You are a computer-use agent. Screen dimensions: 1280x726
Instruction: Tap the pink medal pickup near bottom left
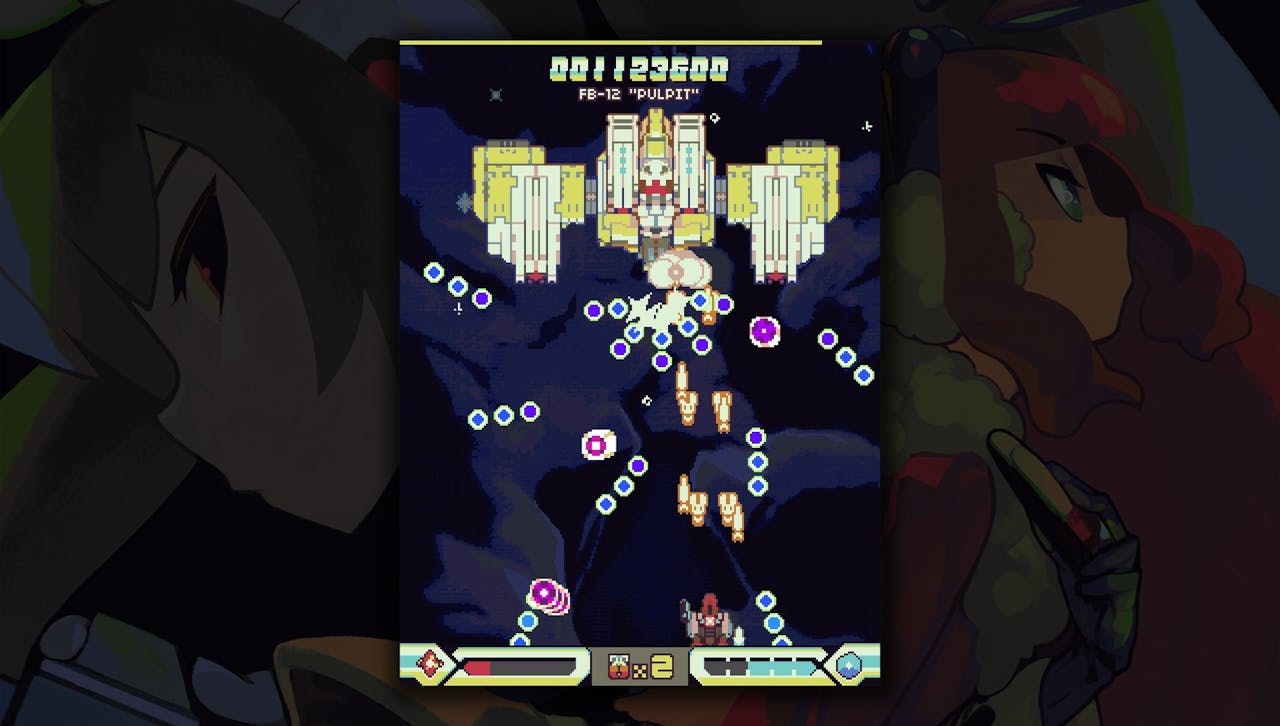tap(541, 592)
